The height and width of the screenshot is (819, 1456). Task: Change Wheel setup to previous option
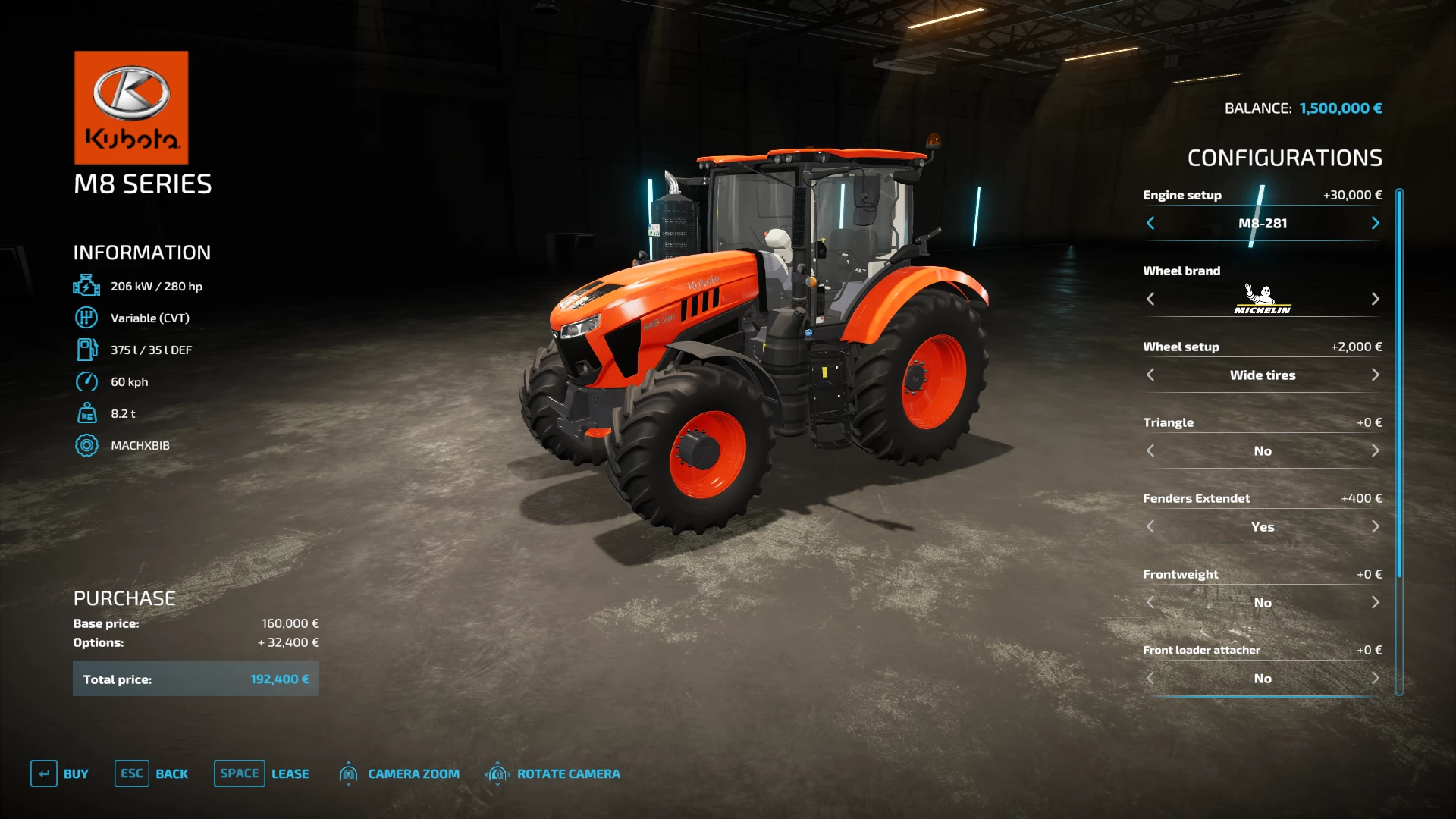[x=1150, y=375]
